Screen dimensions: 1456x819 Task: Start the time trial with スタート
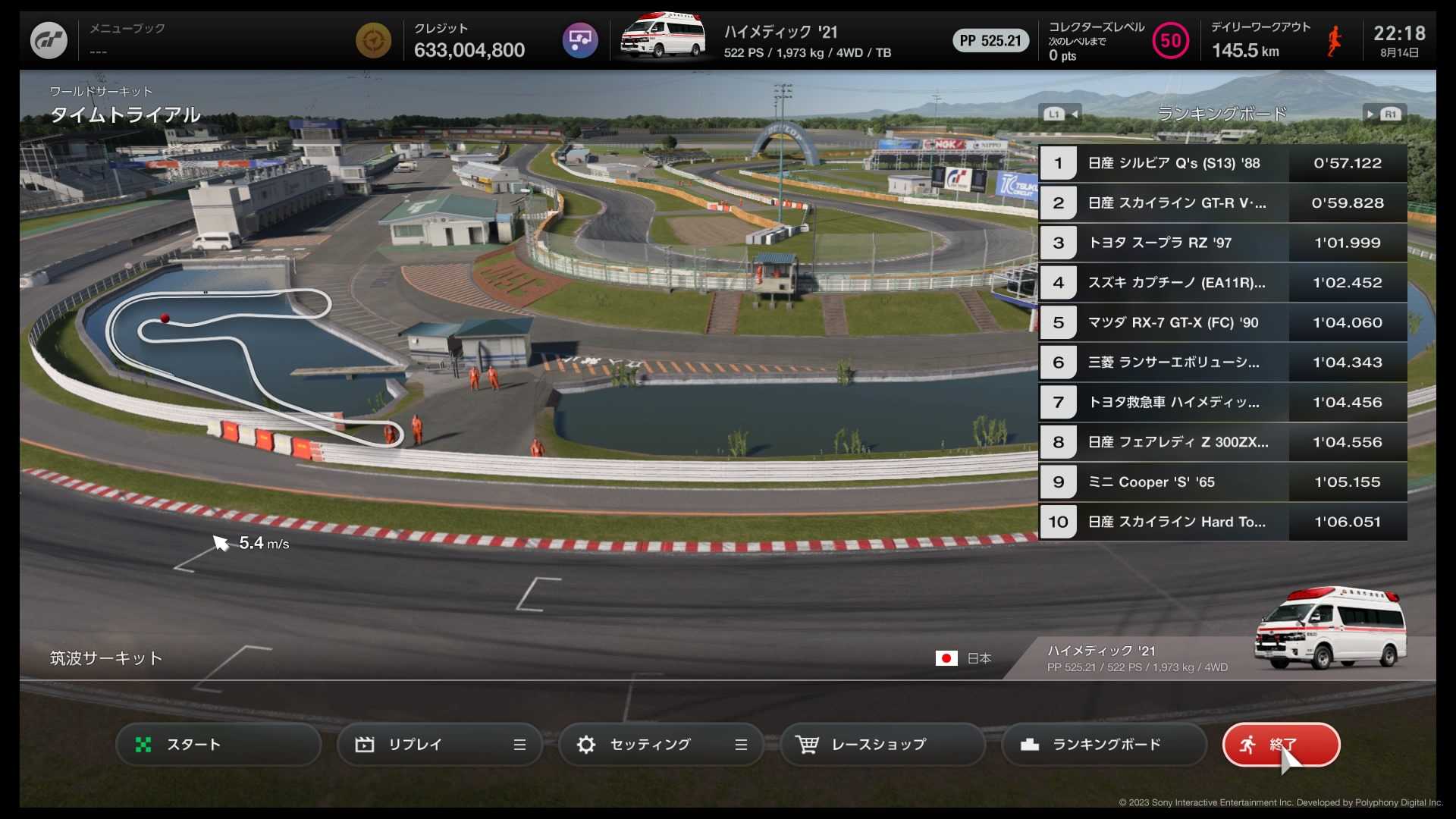click(218, 745)
